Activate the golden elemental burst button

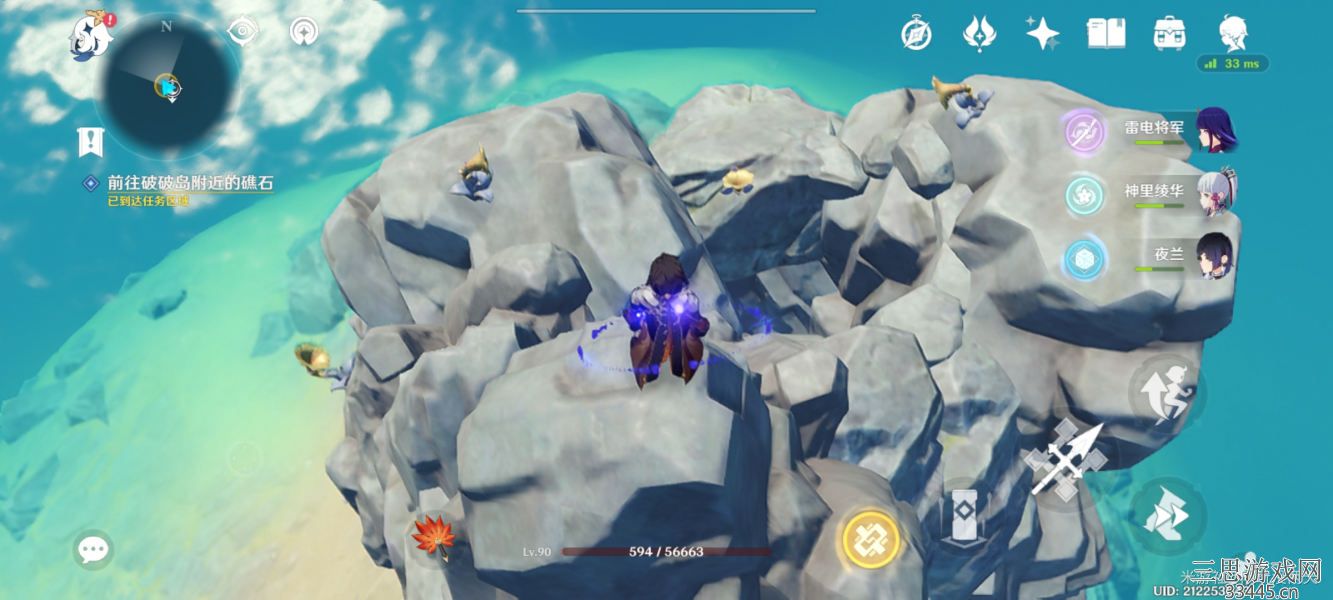(x=869, y=541)
